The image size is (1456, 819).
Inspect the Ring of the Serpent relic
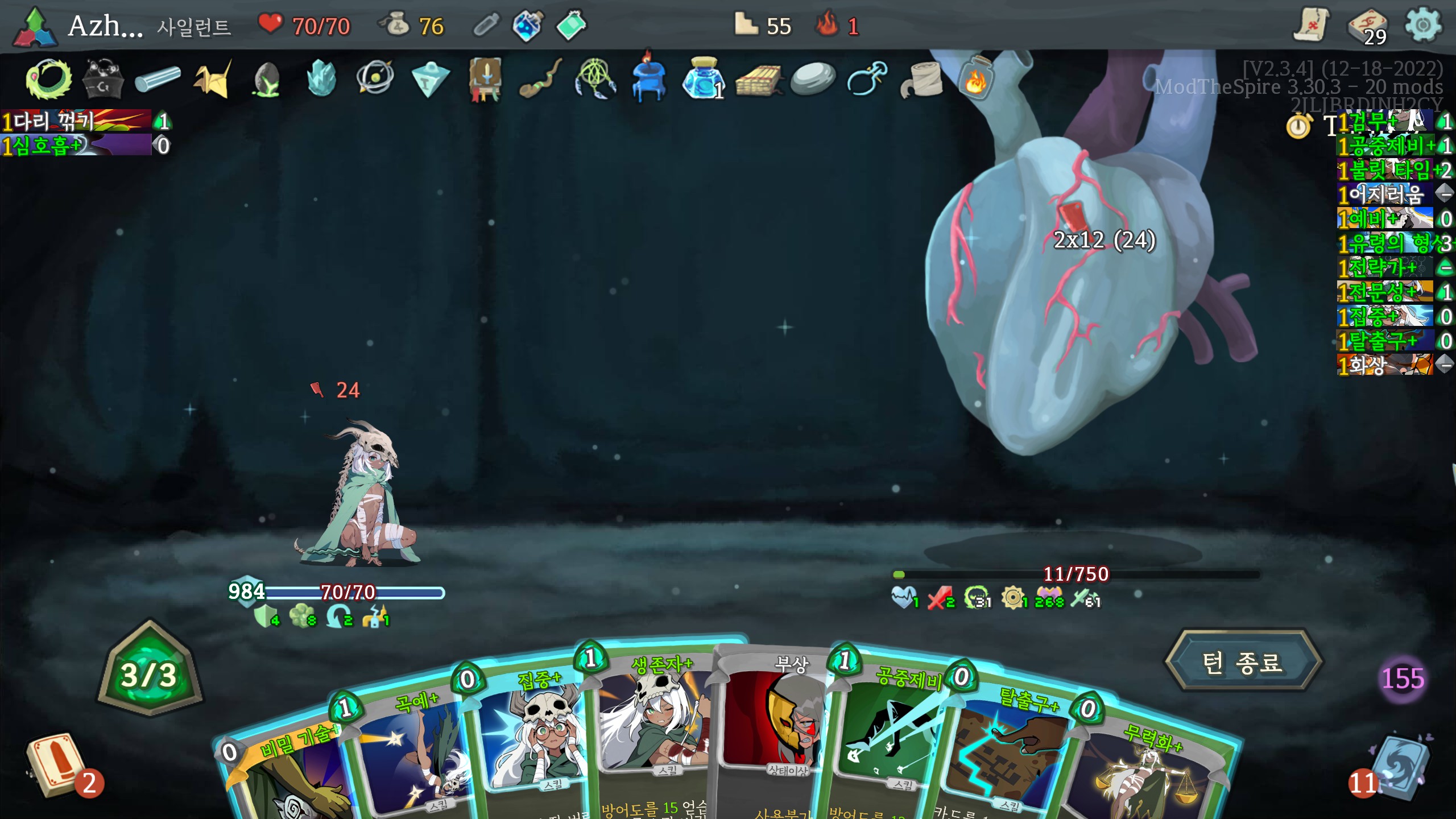pos(49,80)
